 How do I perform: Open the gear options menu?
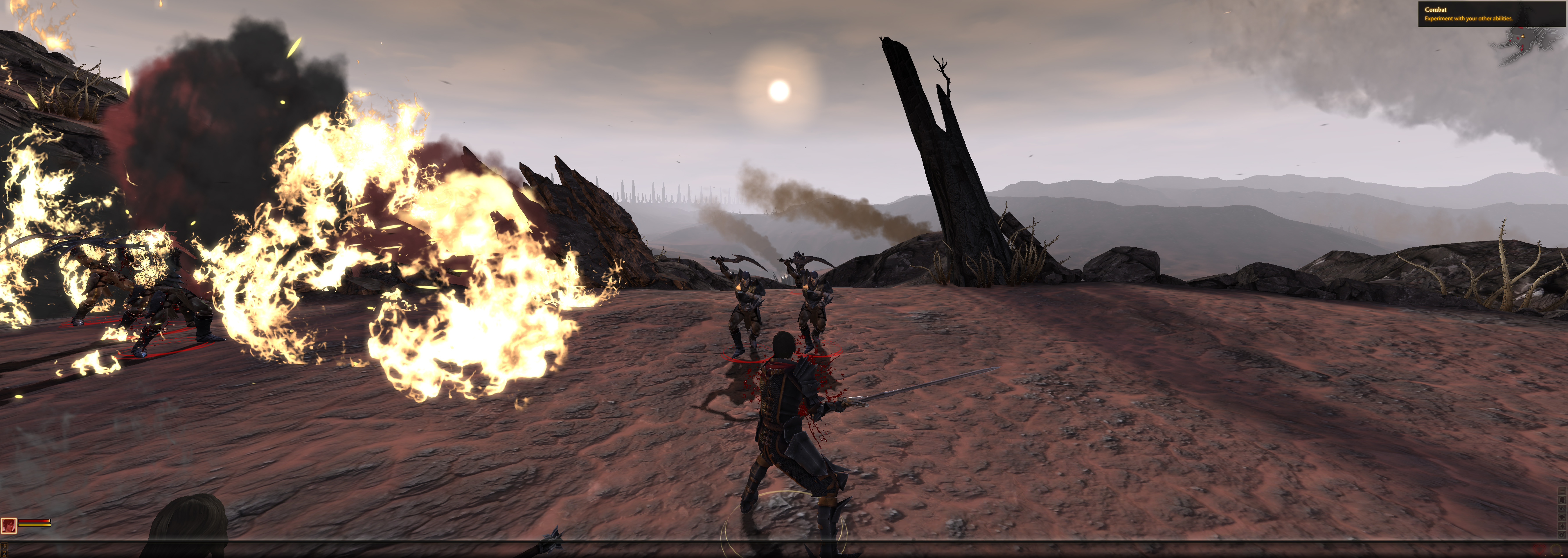click(1562, 535)
